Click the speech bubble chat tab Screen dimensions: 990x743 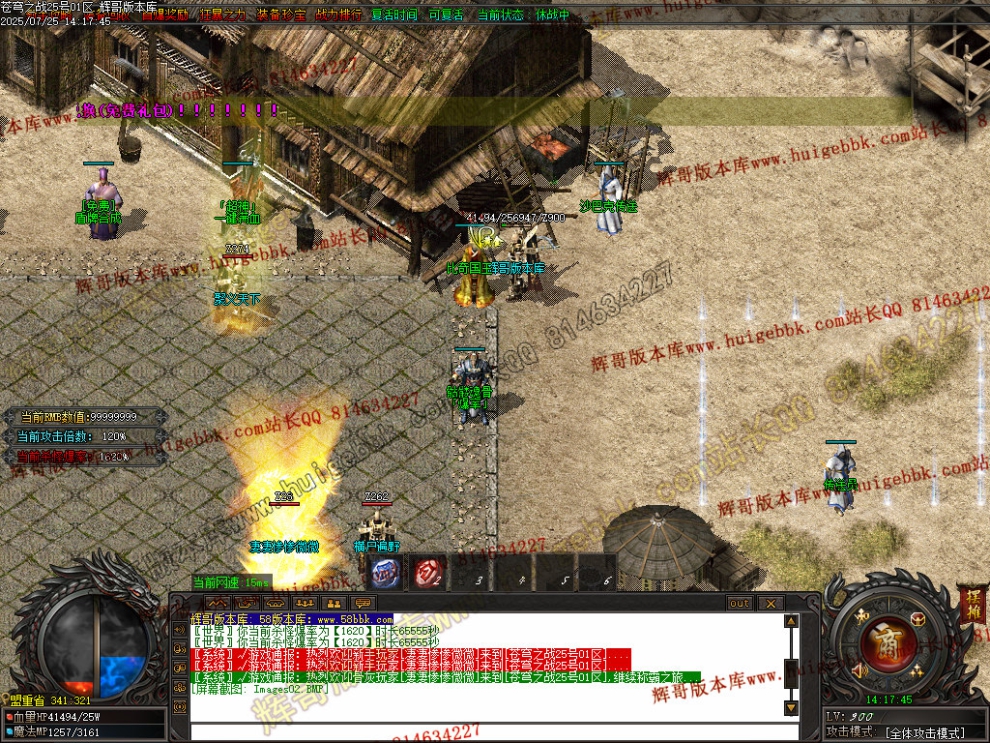(362, 603)
